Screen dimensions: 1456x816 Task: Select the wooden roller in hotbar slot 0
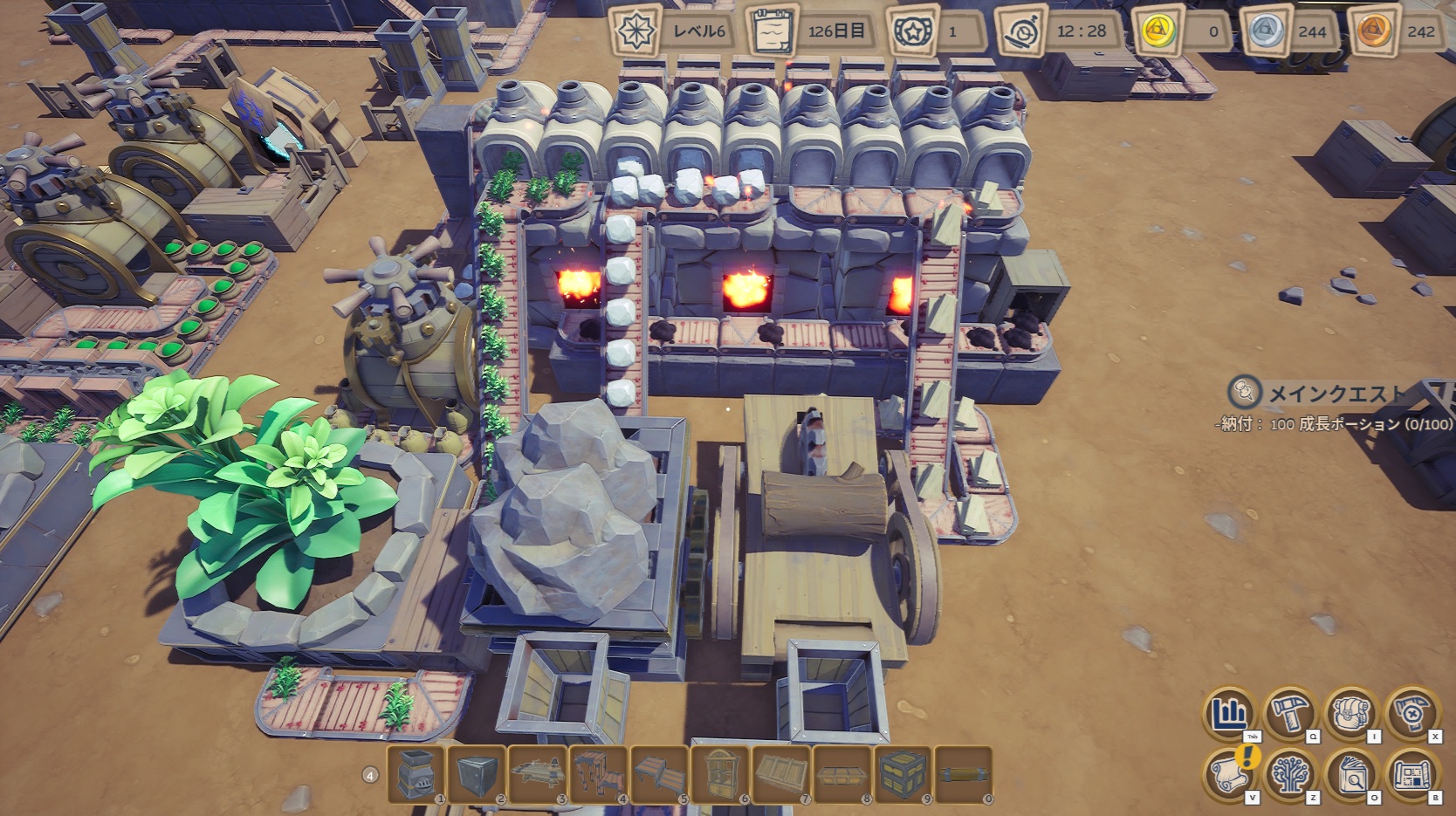point(964,773)
